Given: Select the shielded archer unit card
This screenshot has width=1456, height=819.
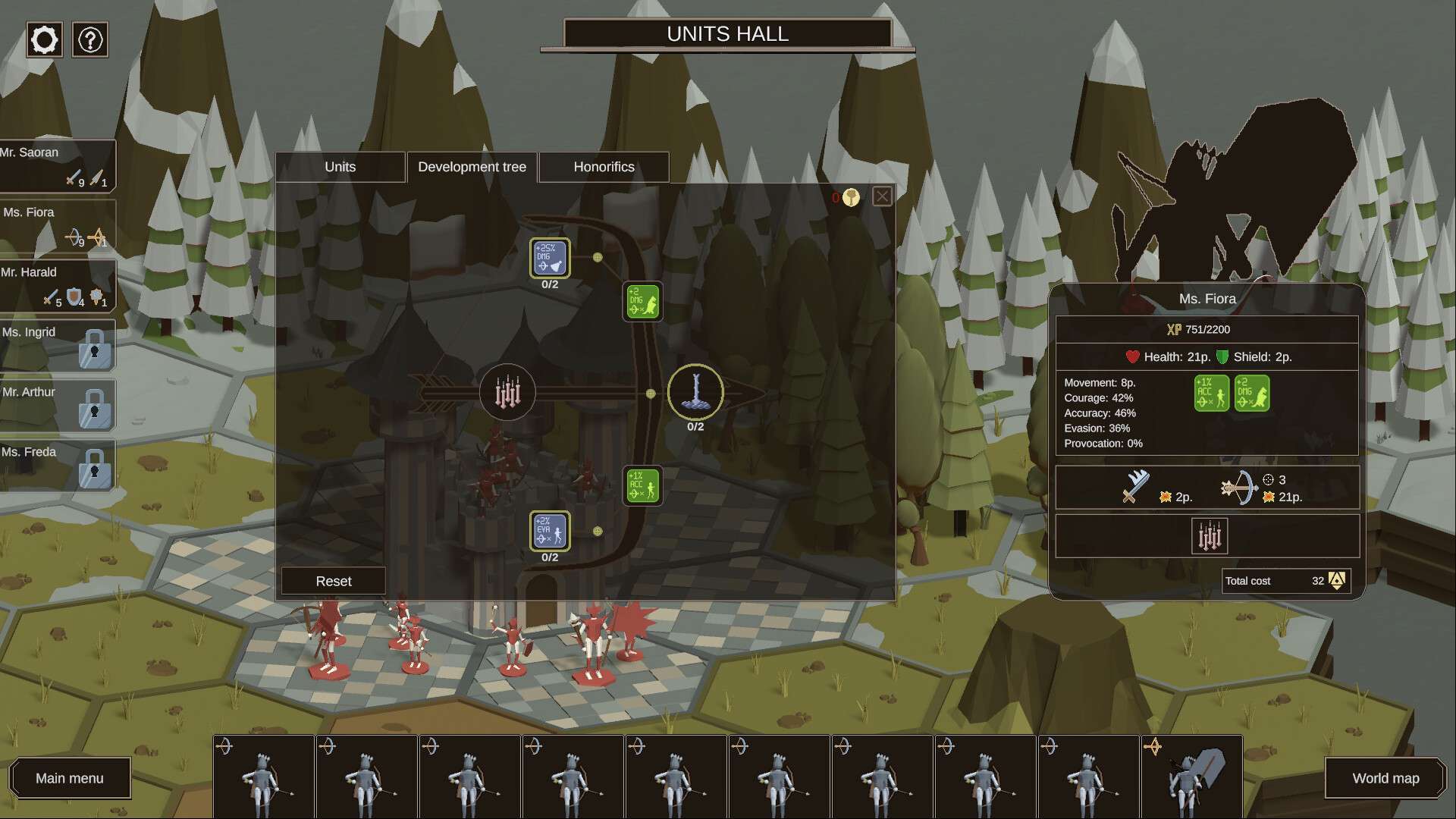Looking at the screenshot, I should (1191, 777).
